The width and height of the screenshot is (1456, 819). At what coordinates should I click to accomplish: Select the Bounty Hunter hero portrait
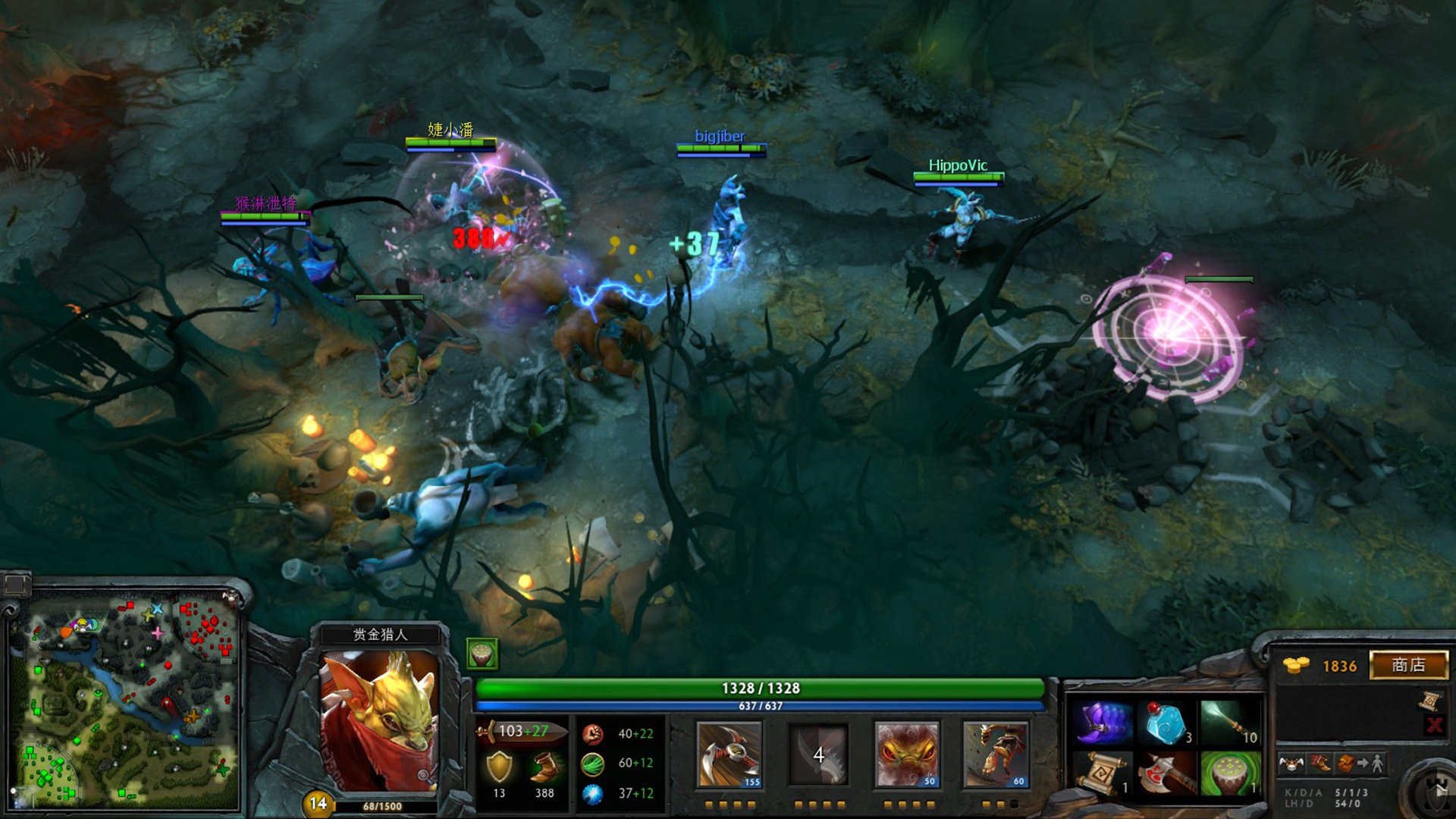(379, 720)
